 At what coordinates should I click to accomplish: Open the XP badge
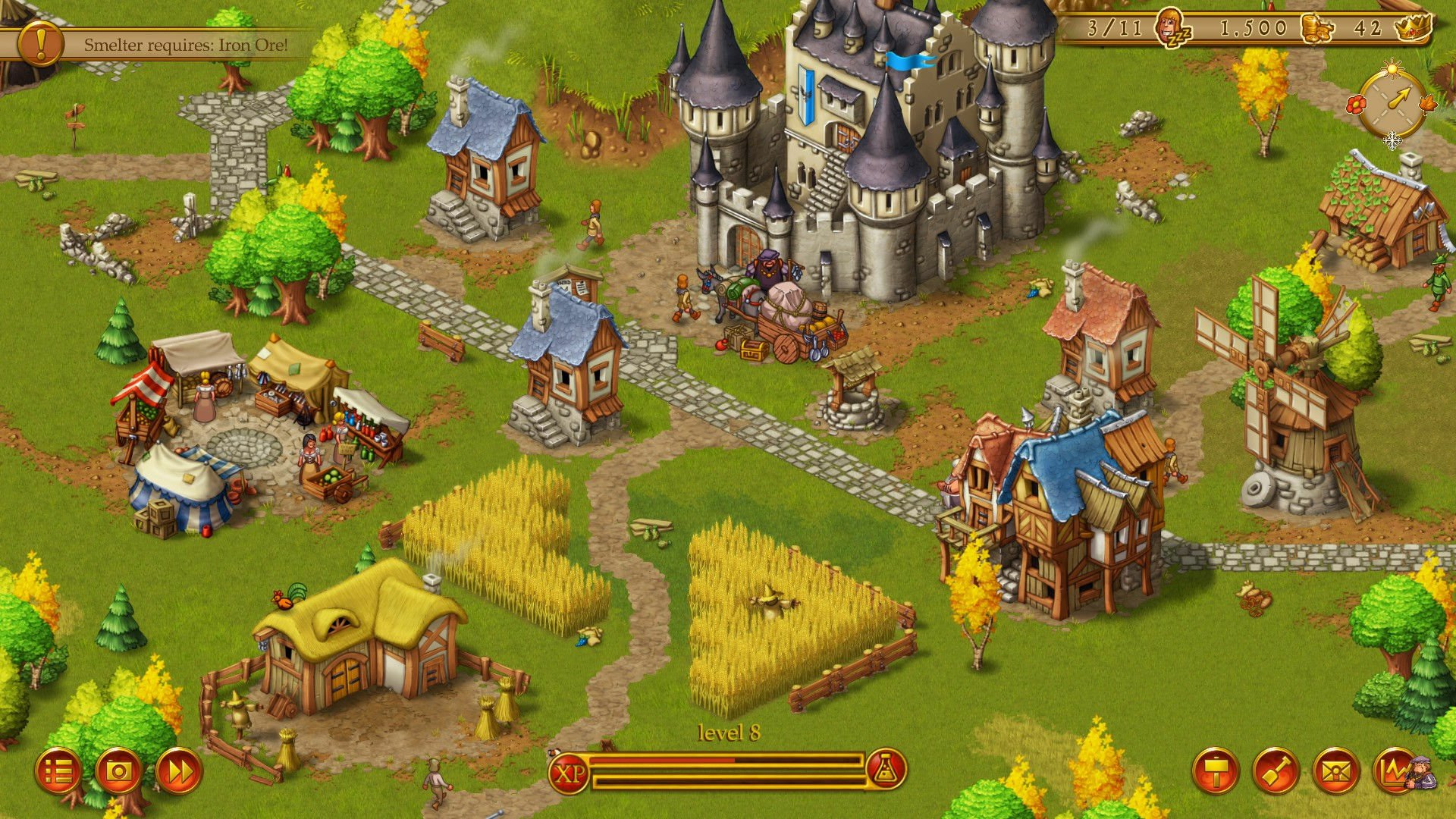[569, 773]
